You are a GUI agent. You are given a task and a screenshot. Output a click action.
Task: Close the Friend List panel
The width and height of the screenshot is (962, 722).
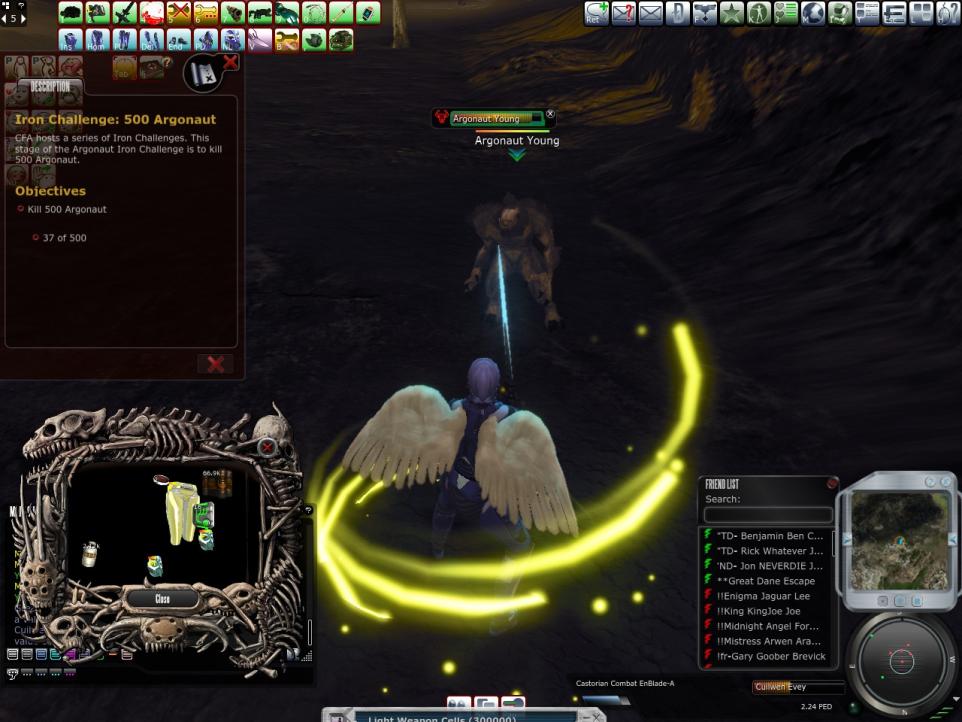point(832,483)
